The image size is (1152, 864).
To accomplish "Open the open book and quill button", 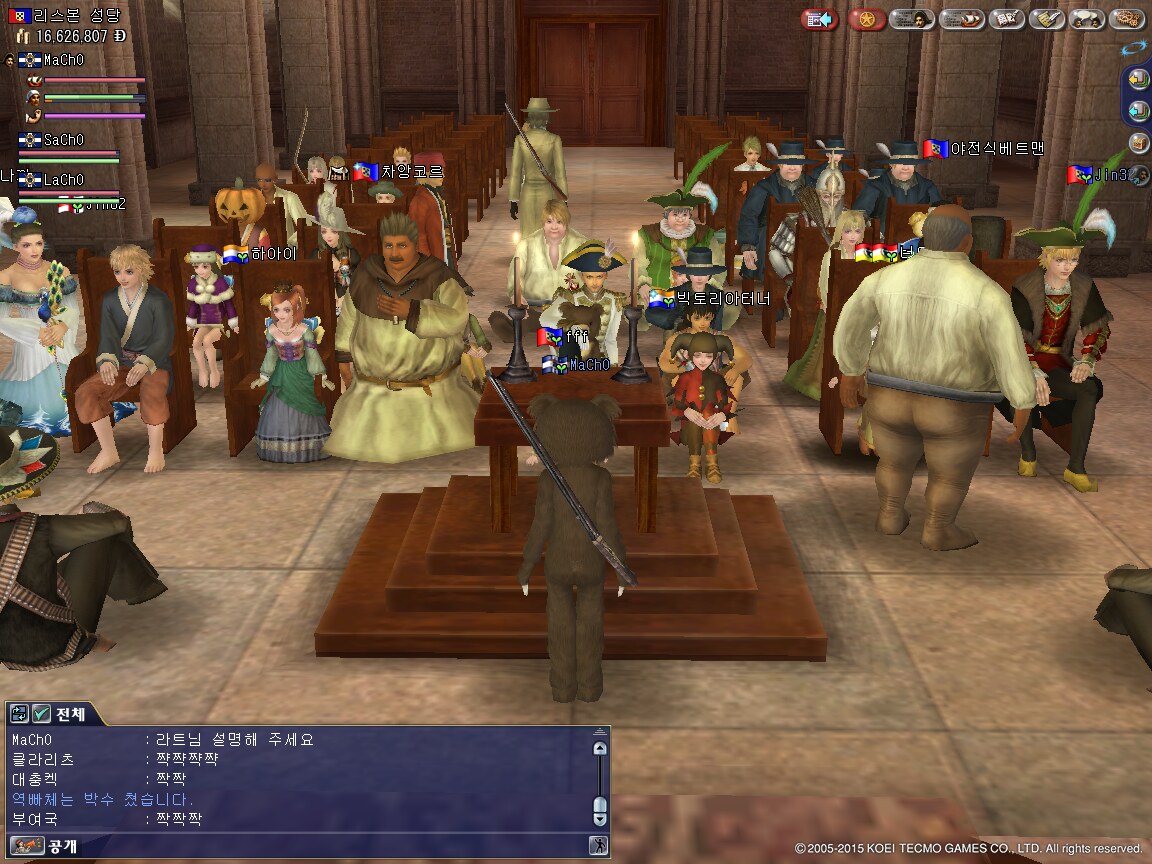I will (1006, 19).
